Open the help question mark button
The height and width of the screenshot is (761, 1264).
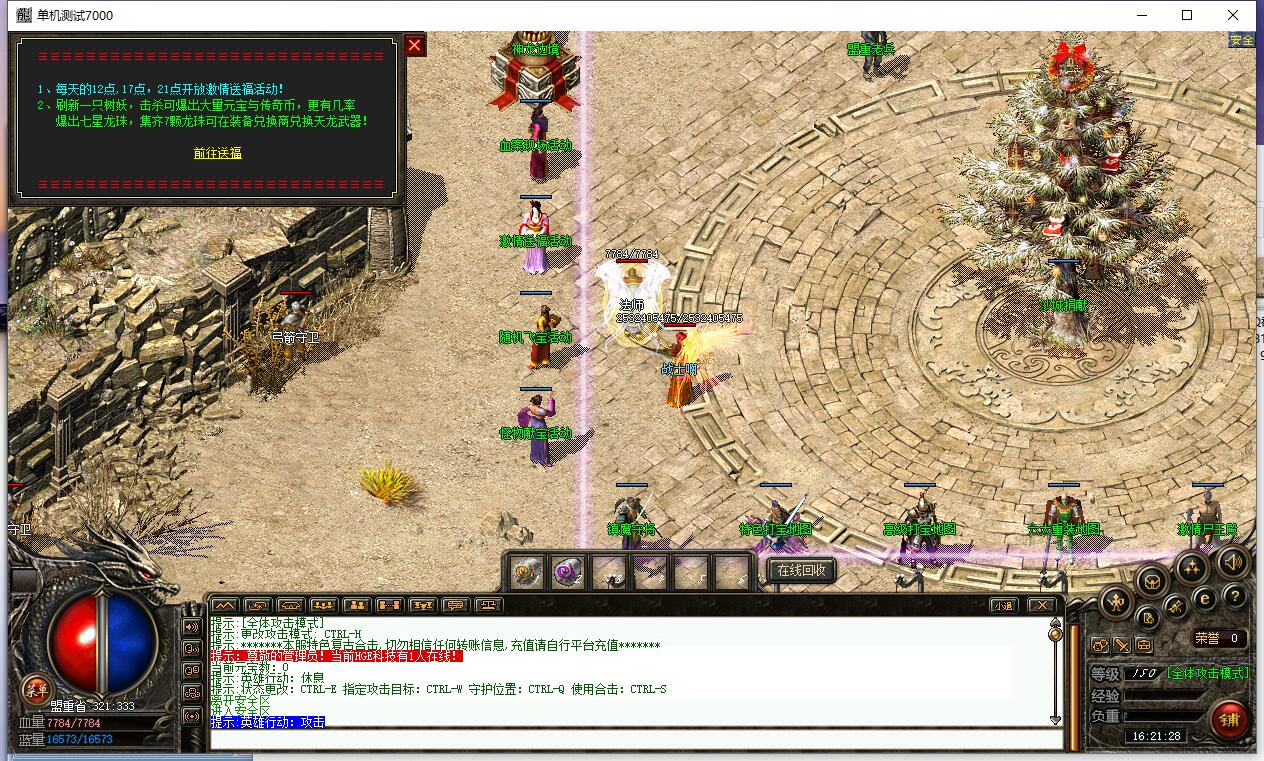point(1235,596)
